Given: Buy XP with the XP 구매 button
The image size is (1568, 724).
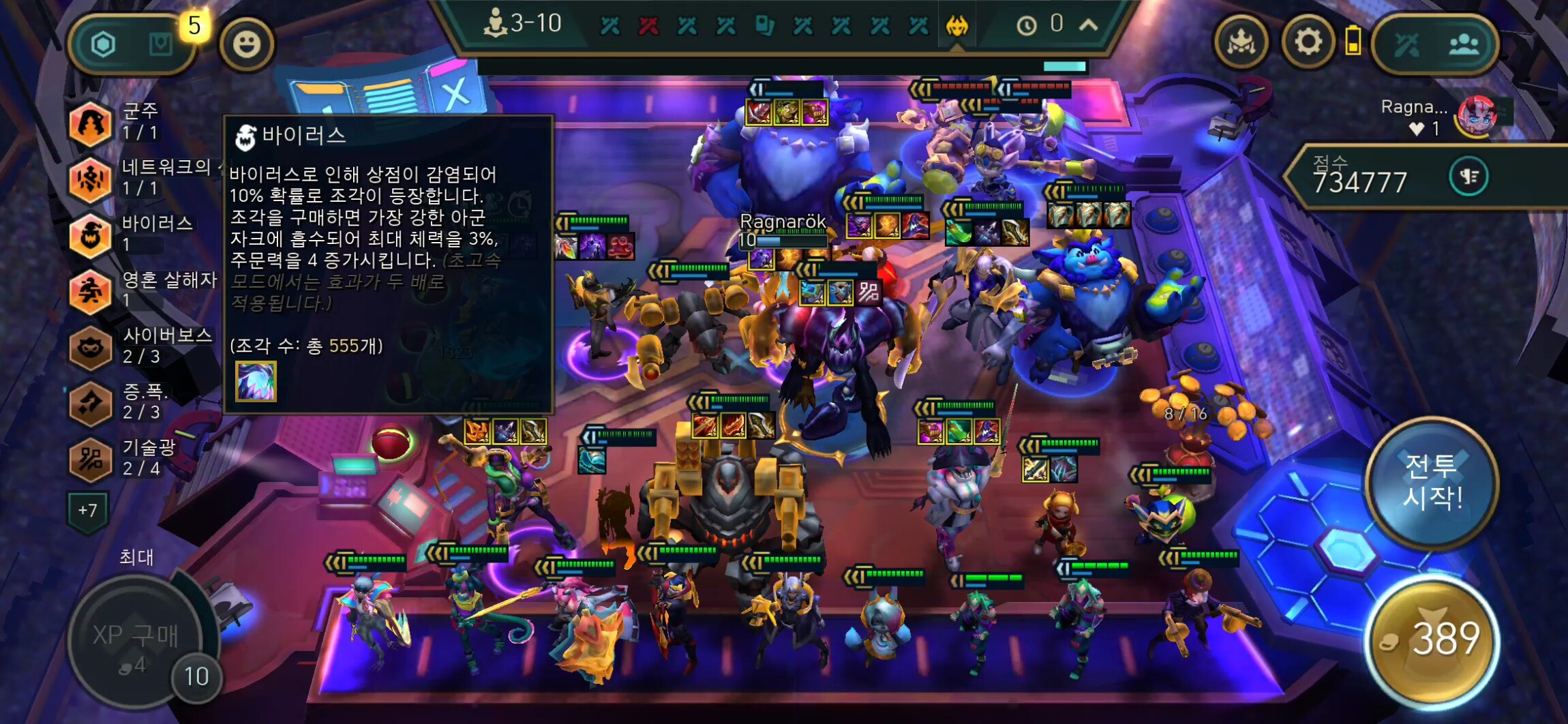Looking at the screenshot, I should [x=135, y=641].
